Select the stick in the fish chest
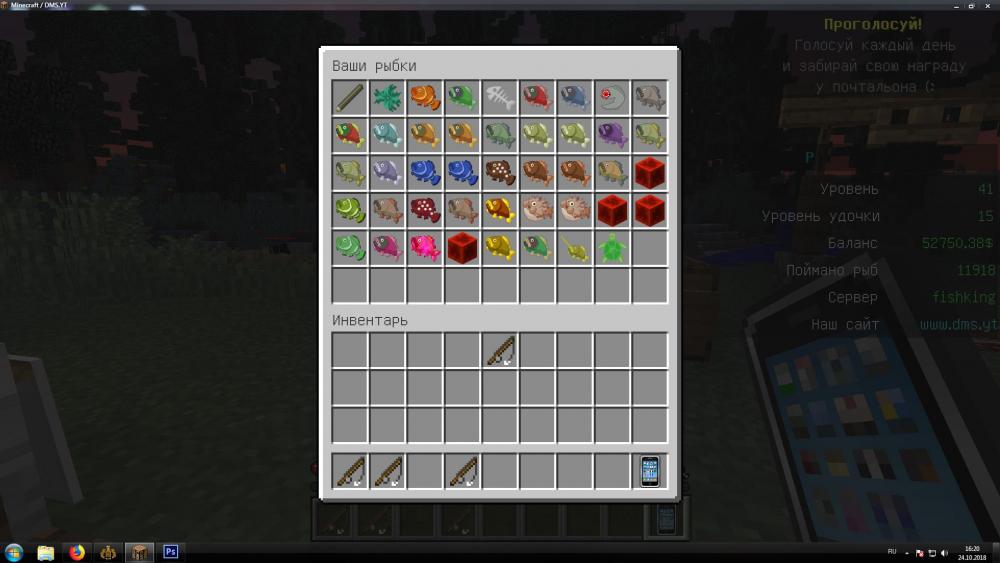1000x563 pixels. pos(349,97)
